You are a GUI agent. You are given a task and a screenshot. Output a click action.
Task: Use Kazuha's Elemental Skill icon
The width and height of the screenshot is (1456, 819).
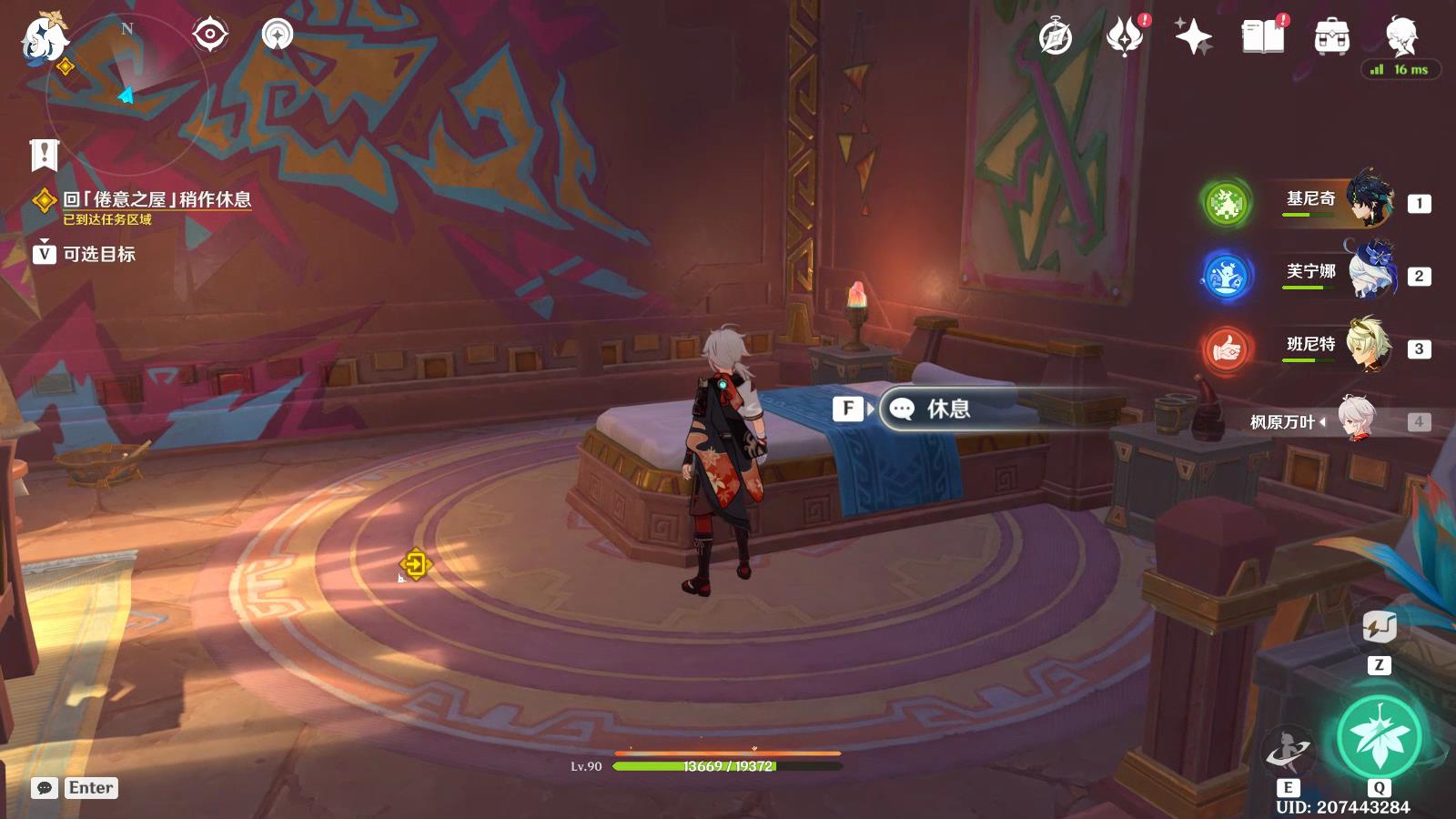tap(1288, 752)
